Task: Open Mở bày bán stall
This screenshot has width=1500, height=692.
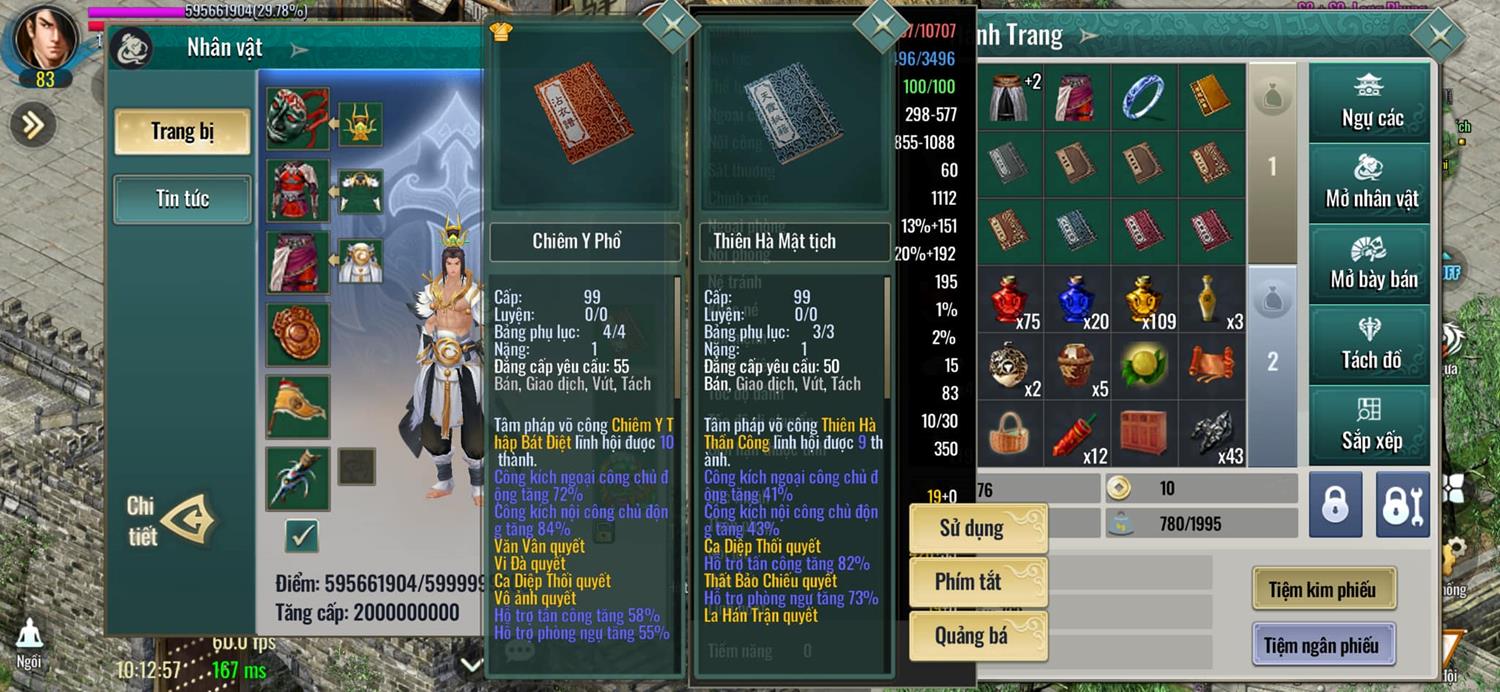Action: pyautogui.click(x=1371, y=264)
